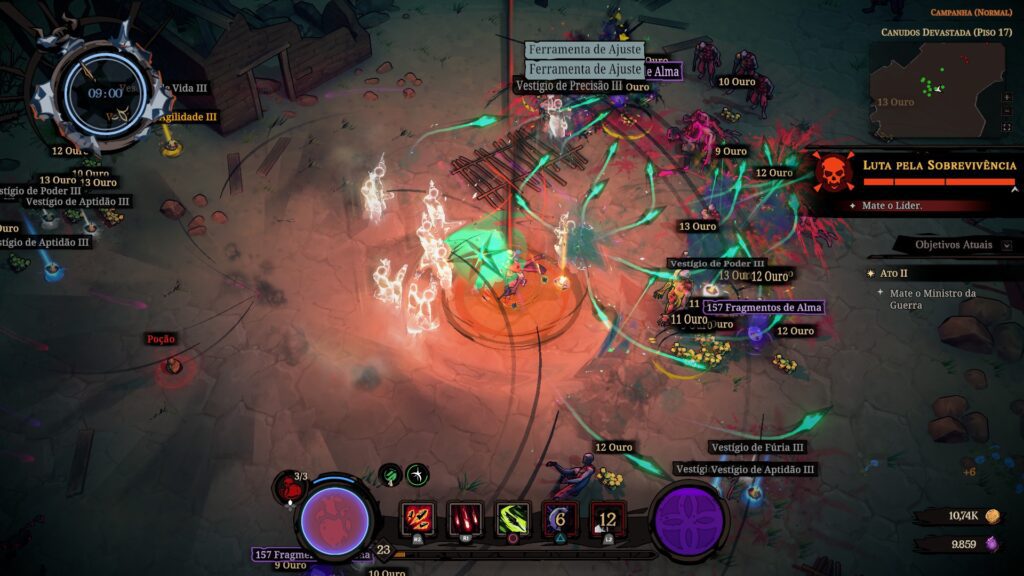Use the red potion flask charge
The width and height of the screenshot is (1024, 576).
coord(290,487)
